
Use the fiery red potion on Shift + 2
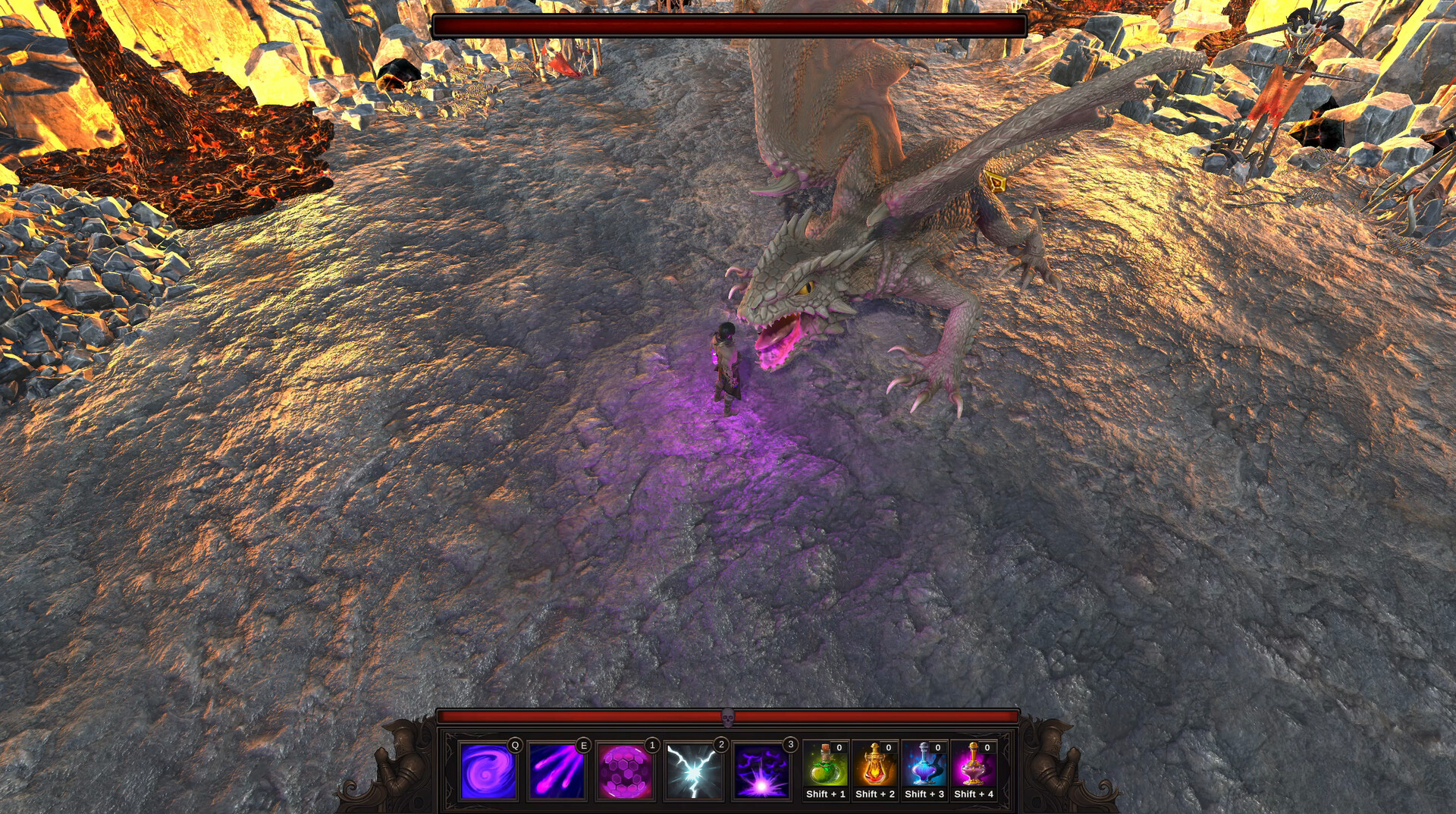click(x=874, y=768)
